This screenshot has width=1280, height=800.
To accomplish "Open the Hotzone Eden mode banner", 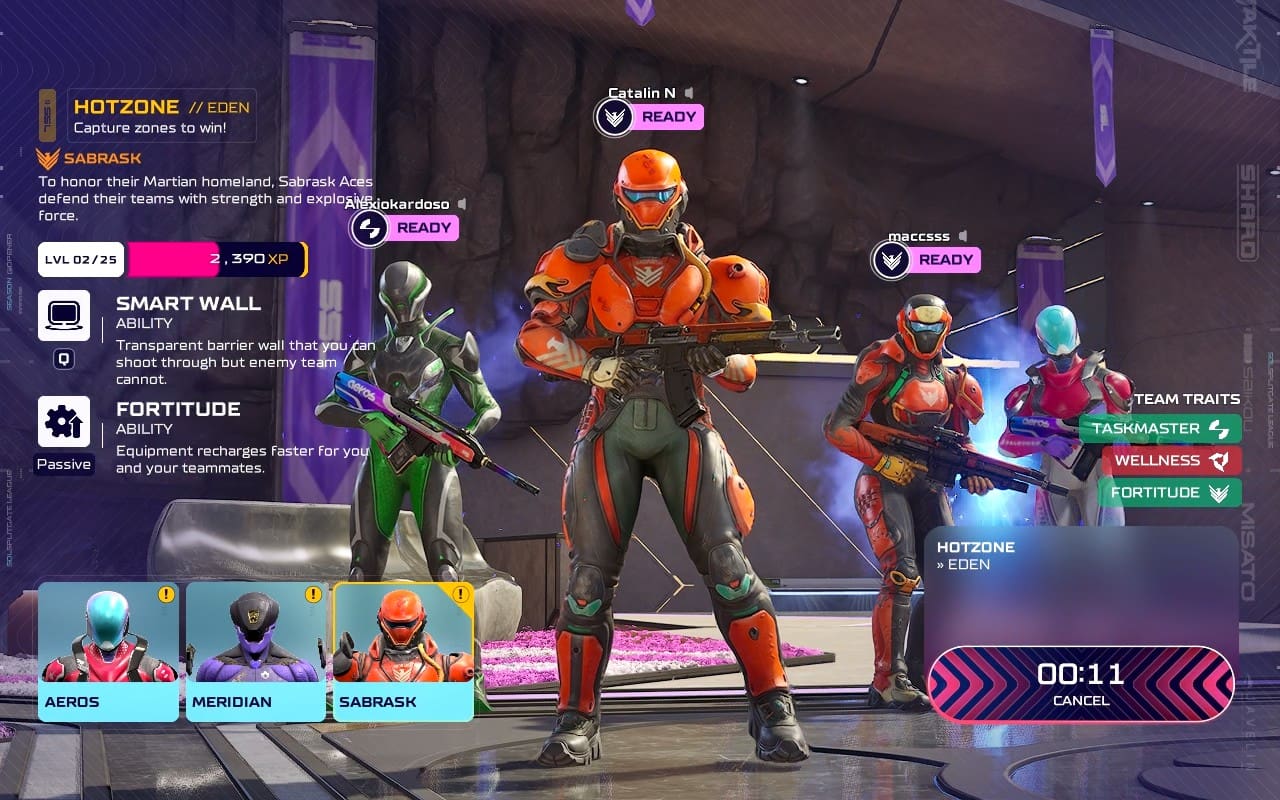I will tap(160, 116).
